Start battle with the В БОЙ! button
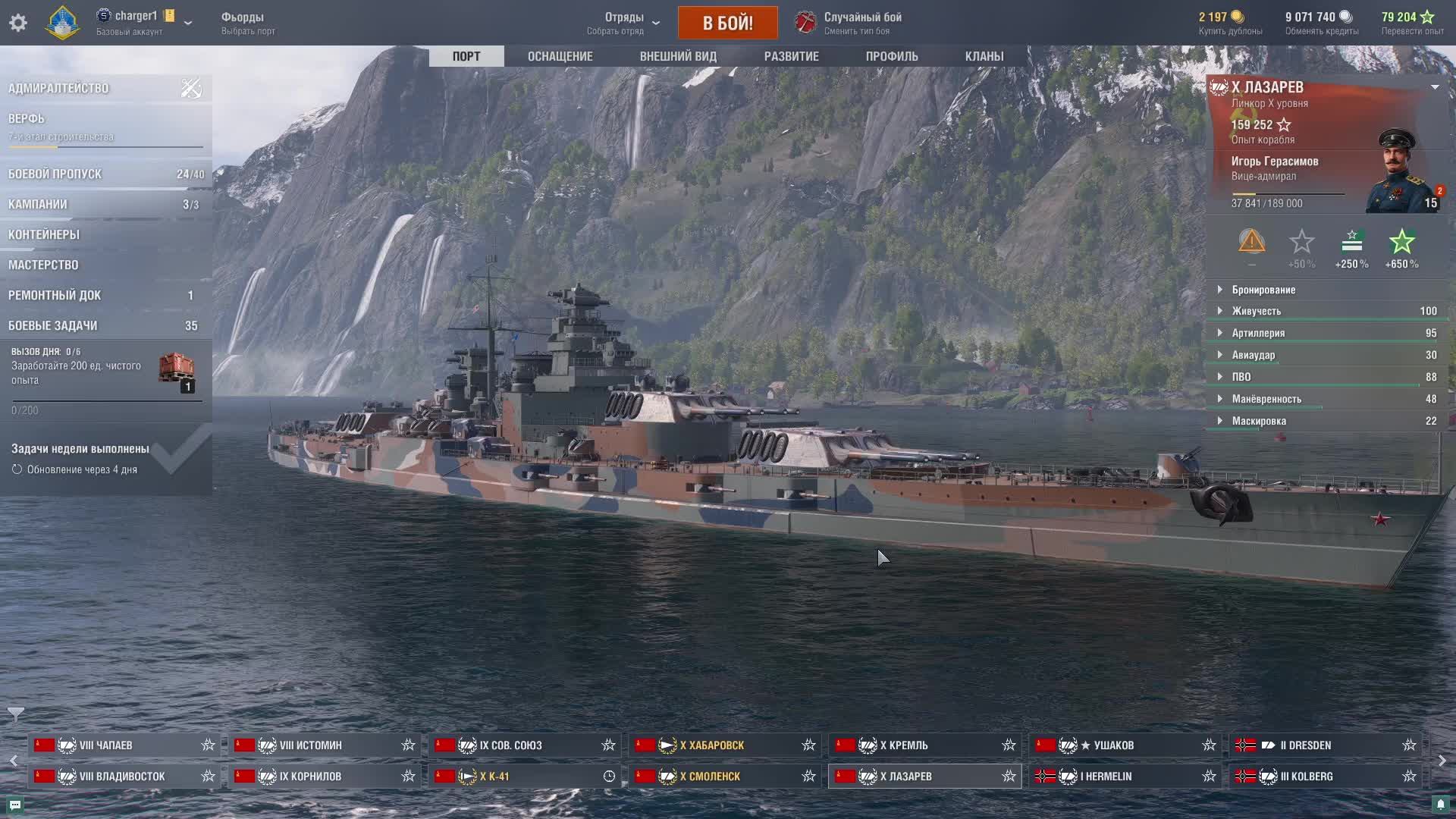 point(727,23)
